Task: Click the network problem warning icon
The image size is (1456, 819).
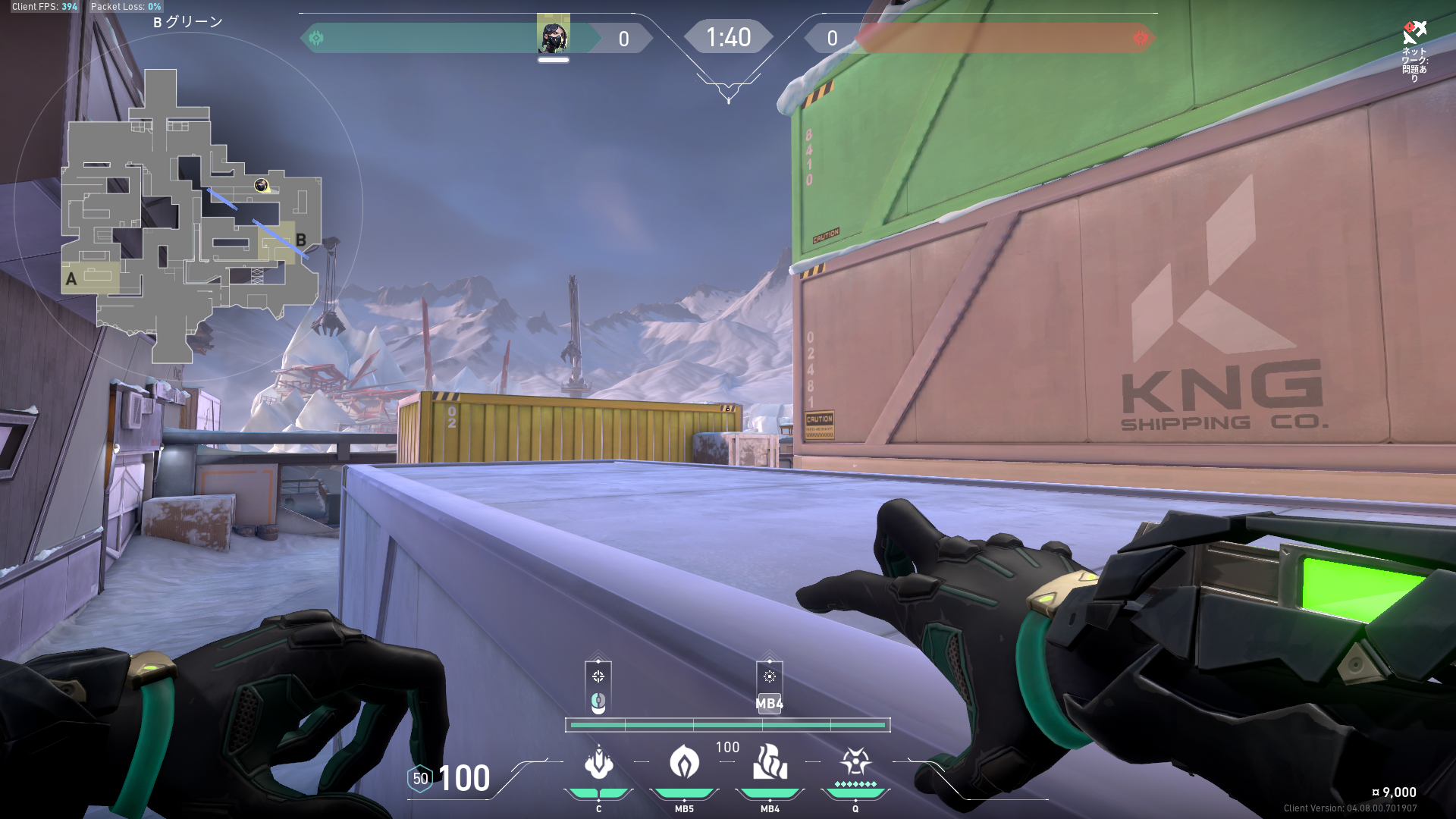Action: [x=1414, y=33]
